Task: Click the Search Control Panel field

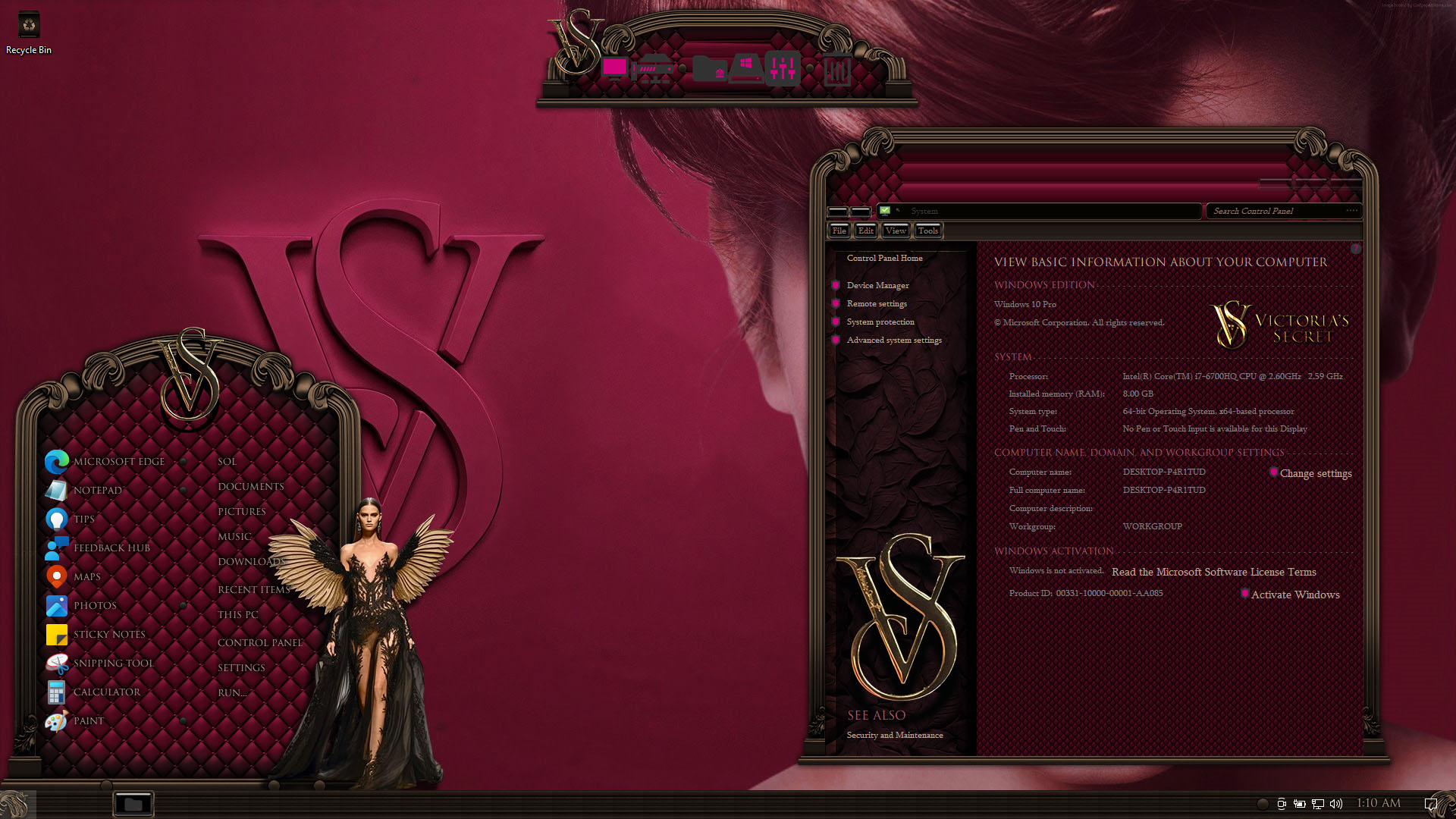Action: [1278, 211]
